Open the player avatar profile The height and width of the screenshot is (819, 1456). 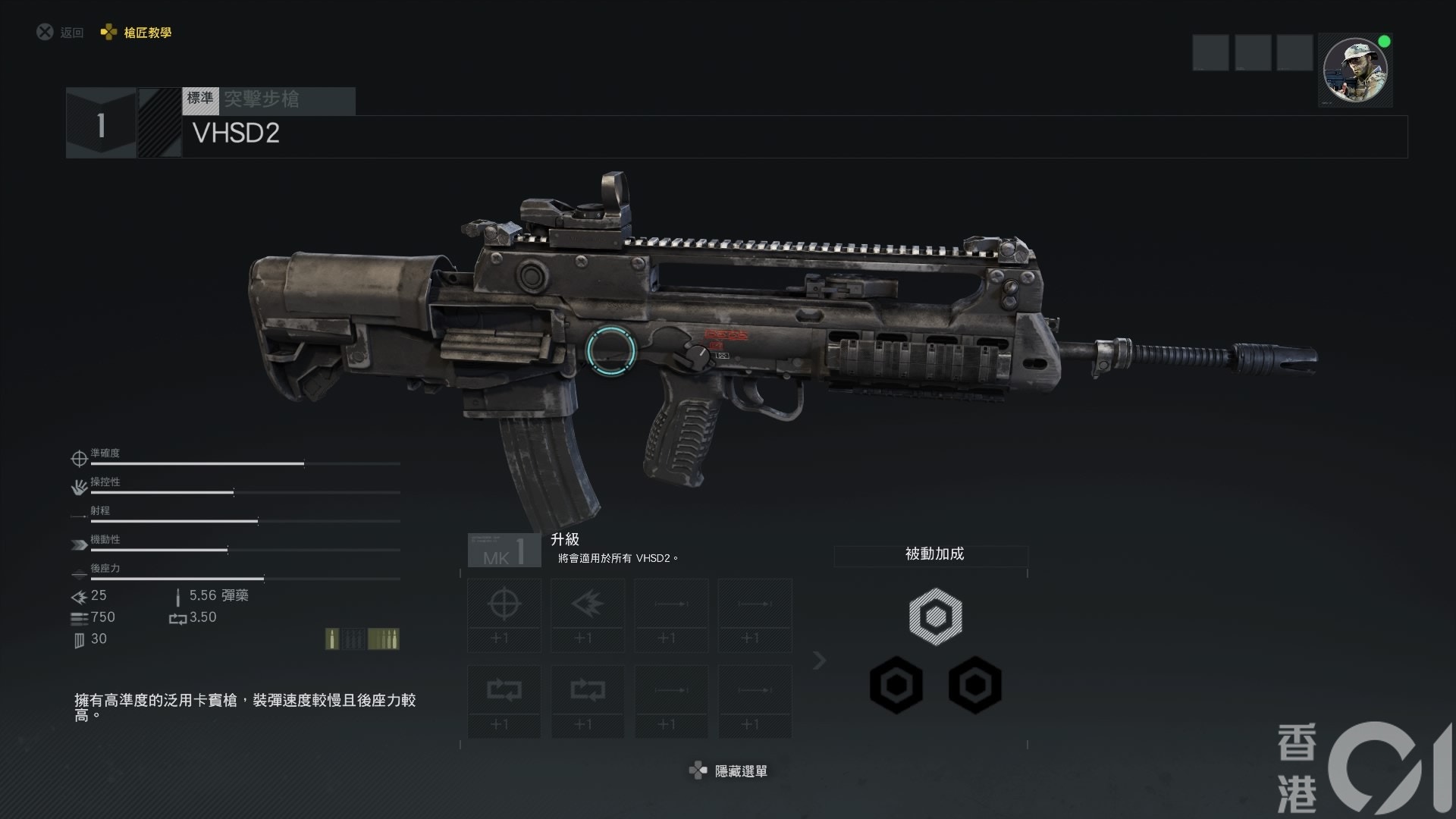point(1354,71)
